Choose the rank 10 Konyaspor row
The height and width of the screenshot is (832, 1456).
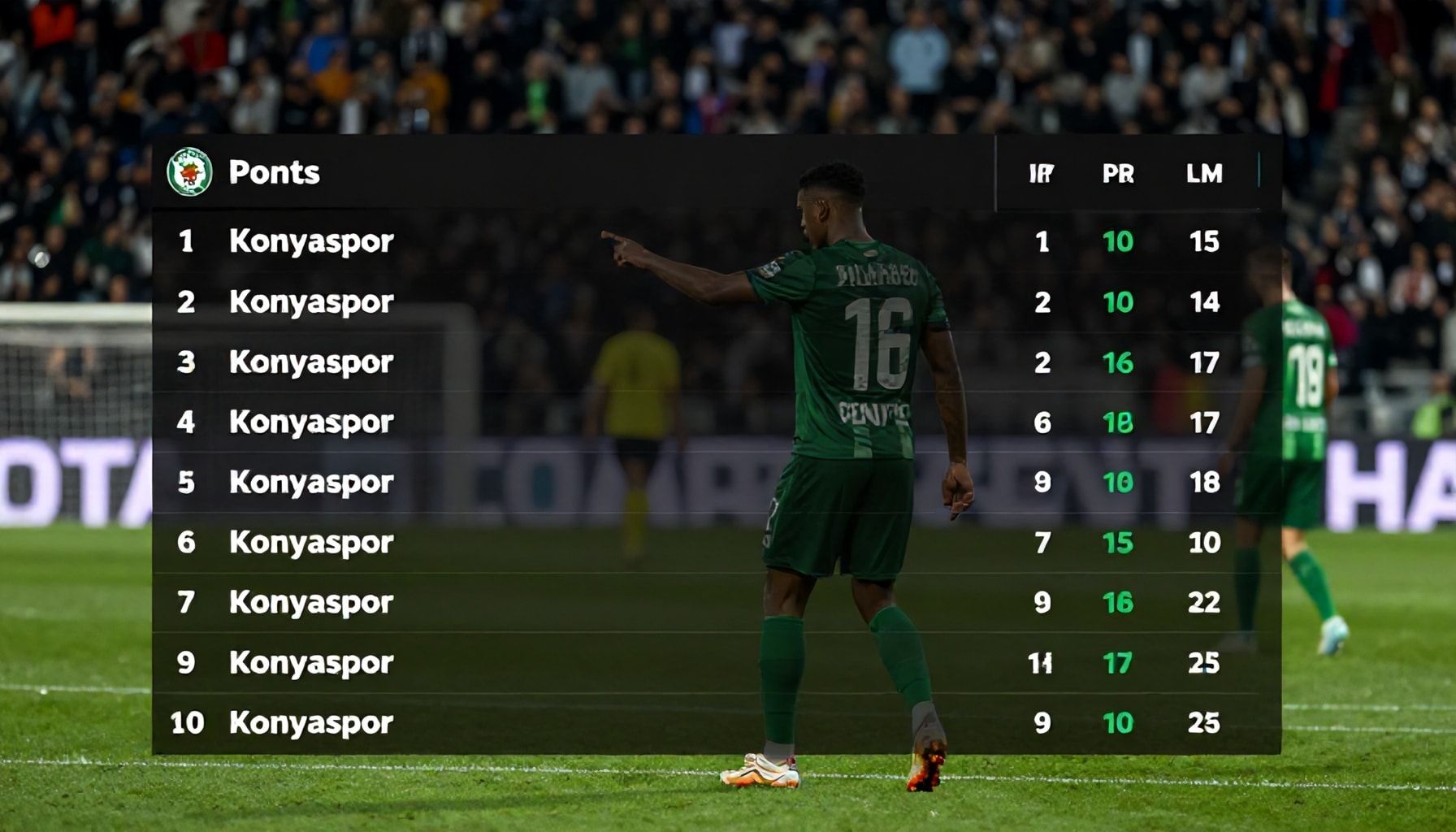pos(311,723)
